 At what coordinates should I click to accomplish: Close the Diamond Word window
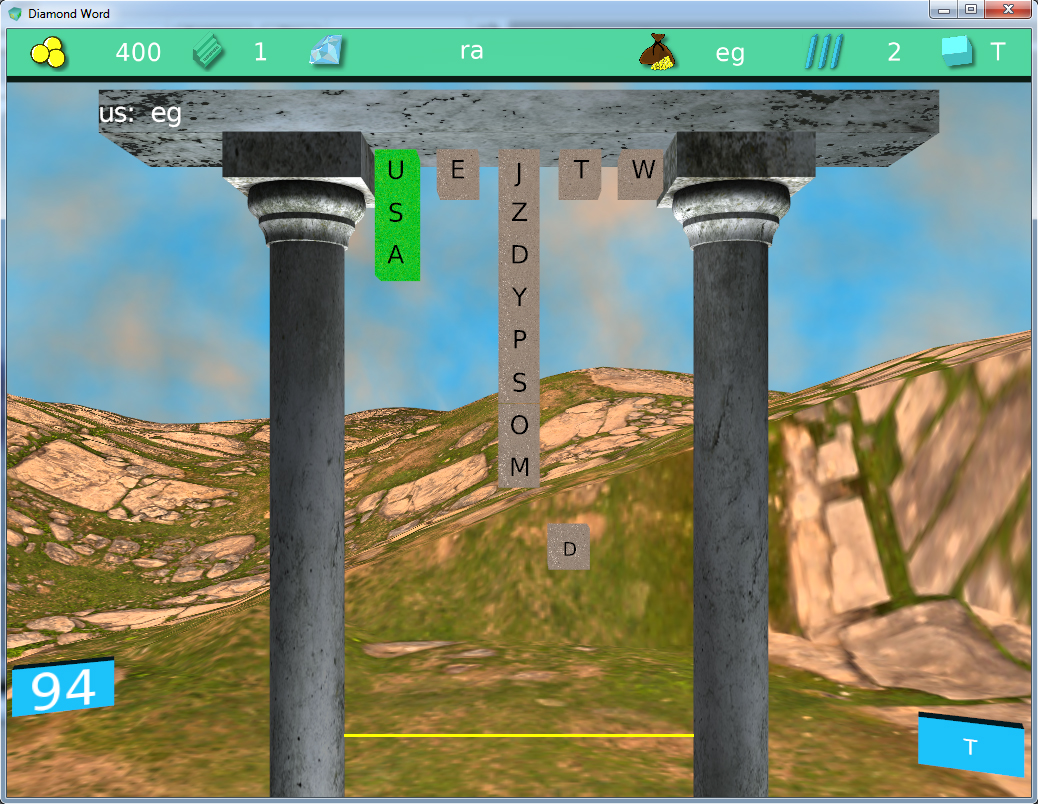1005,10
